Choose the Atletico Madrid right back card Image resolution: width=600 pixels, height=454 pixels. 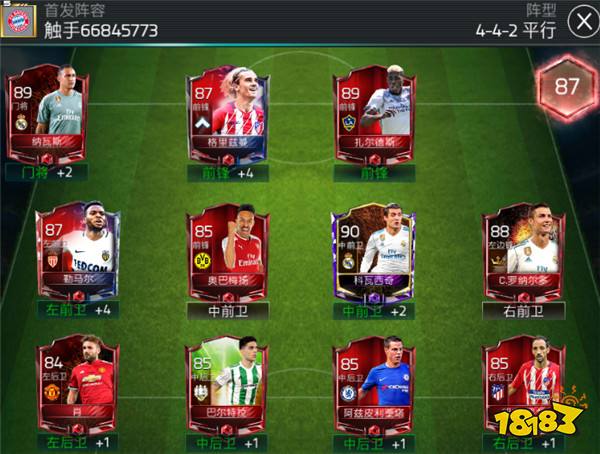[x=523, y=383]
